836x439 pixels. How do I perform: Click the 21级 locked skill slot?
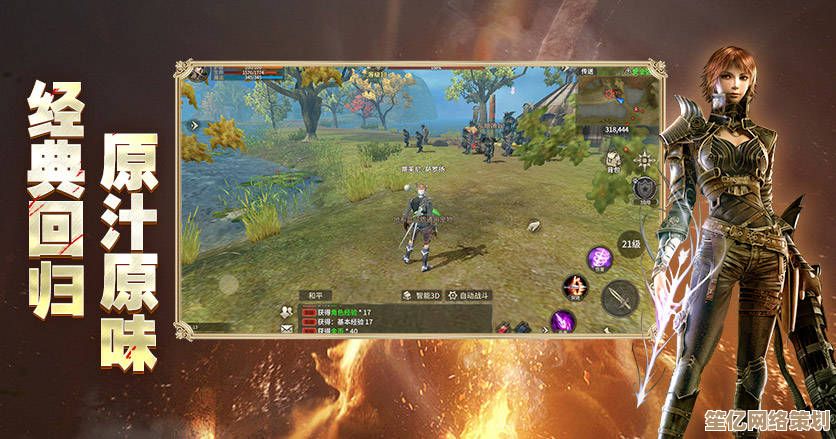click(x=630, y=243)
